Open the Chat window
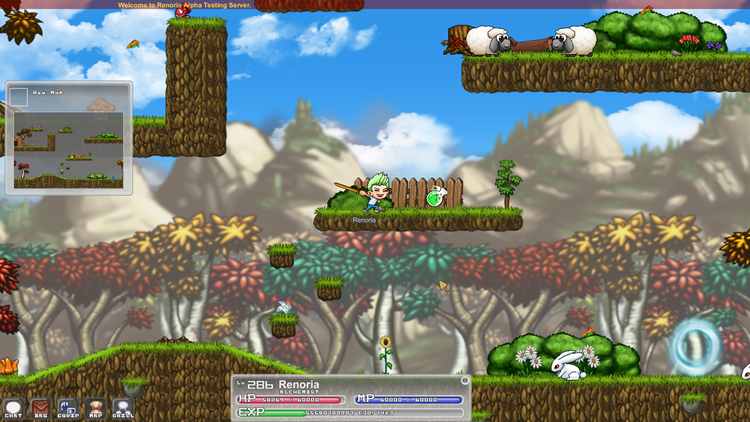This screenshot has width=750, height=422. pos(13,408)
